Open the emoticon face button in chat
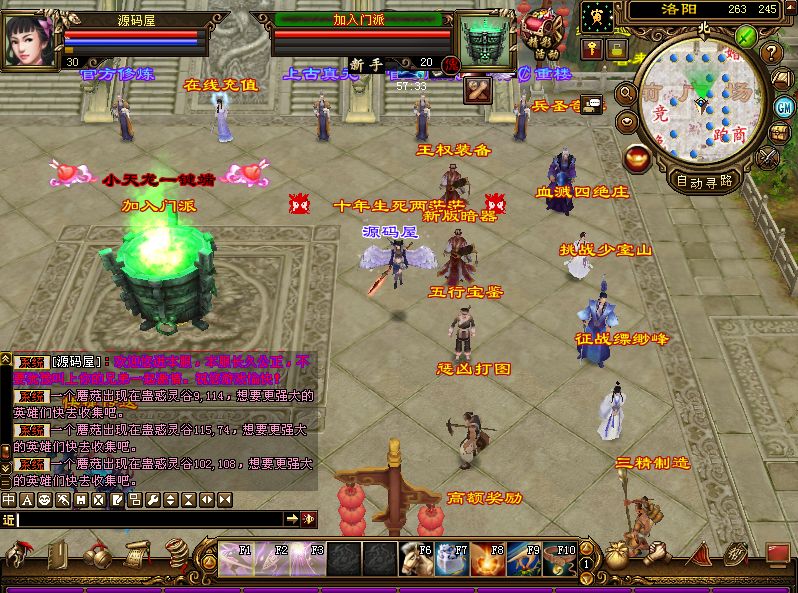Image resolution: width=798 pixels, height=593 pixels. pyautogui.click(x=45, y=499)
